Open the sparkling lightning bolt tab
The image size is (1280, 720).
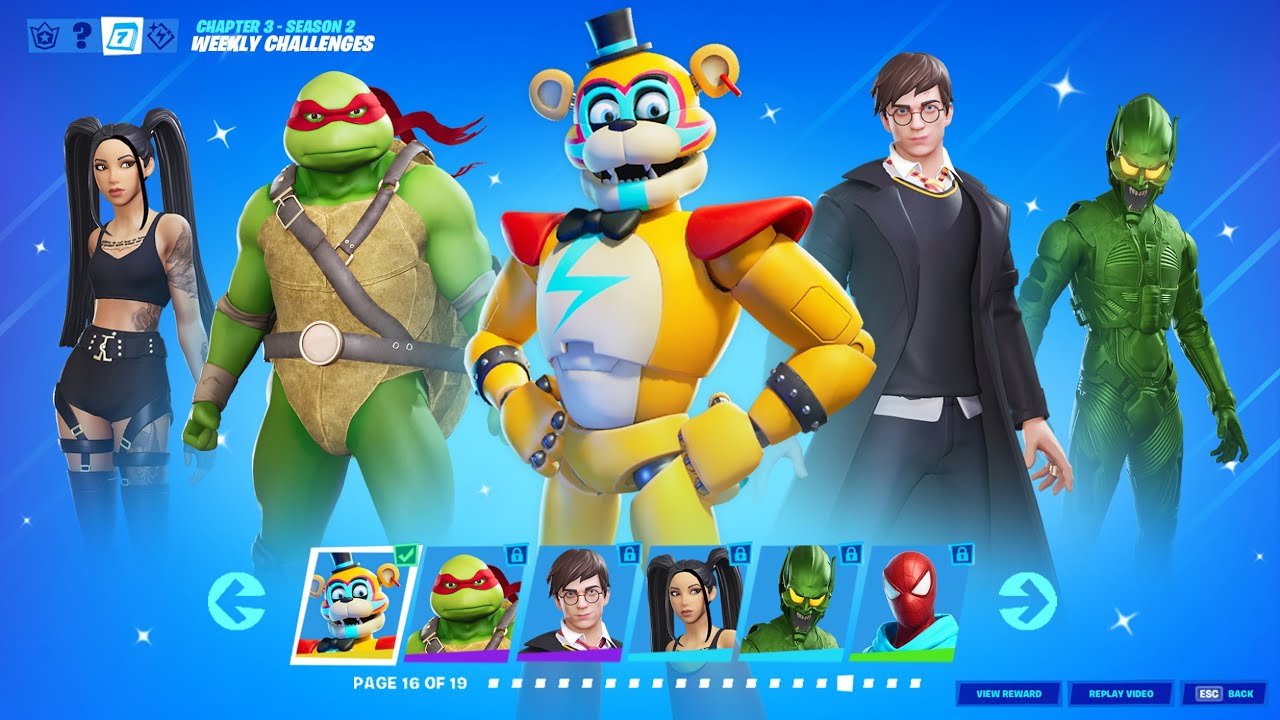(x=160, y=36)
